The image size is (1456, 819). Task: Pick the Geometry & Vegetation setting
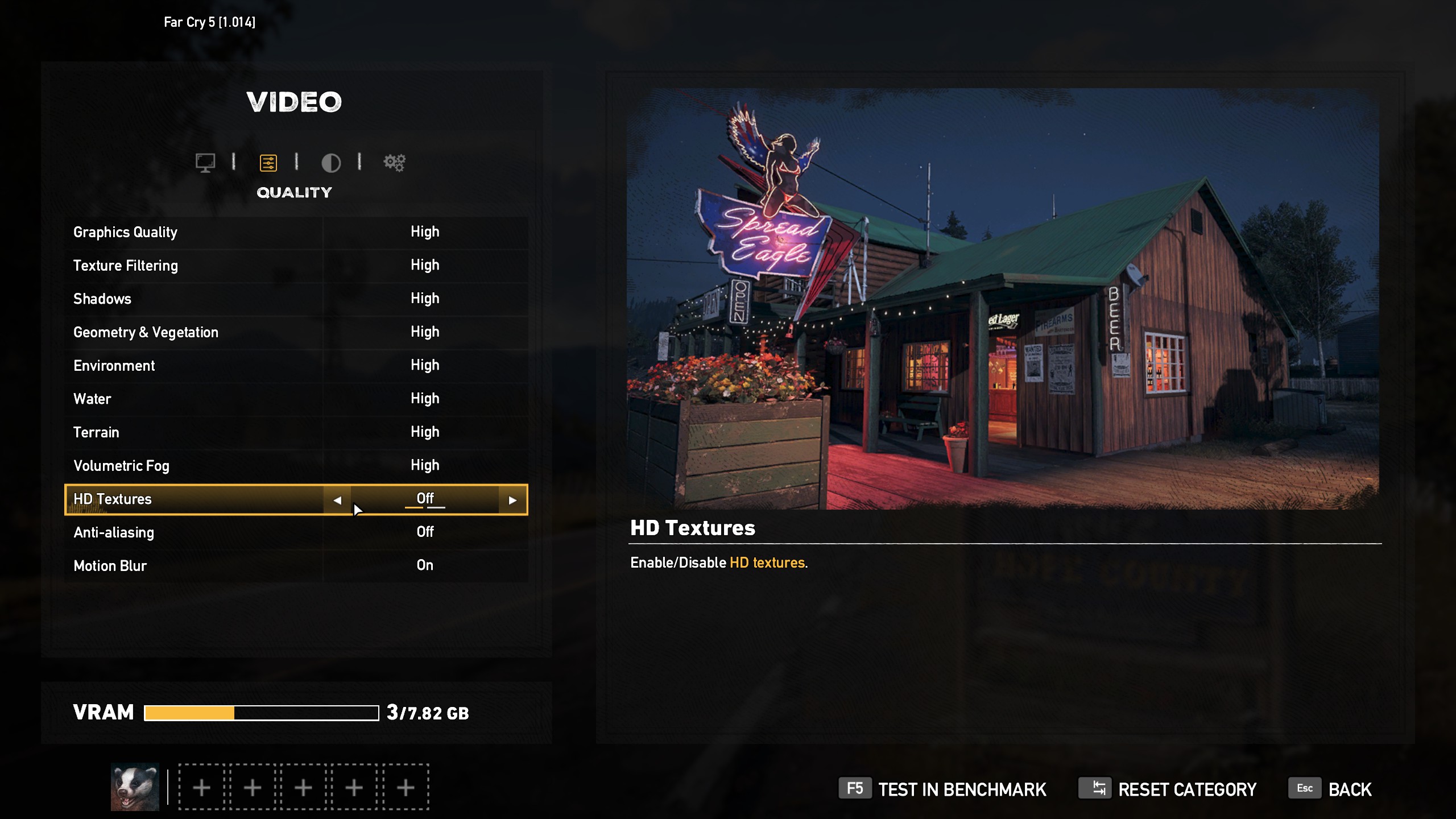(296, 332)
